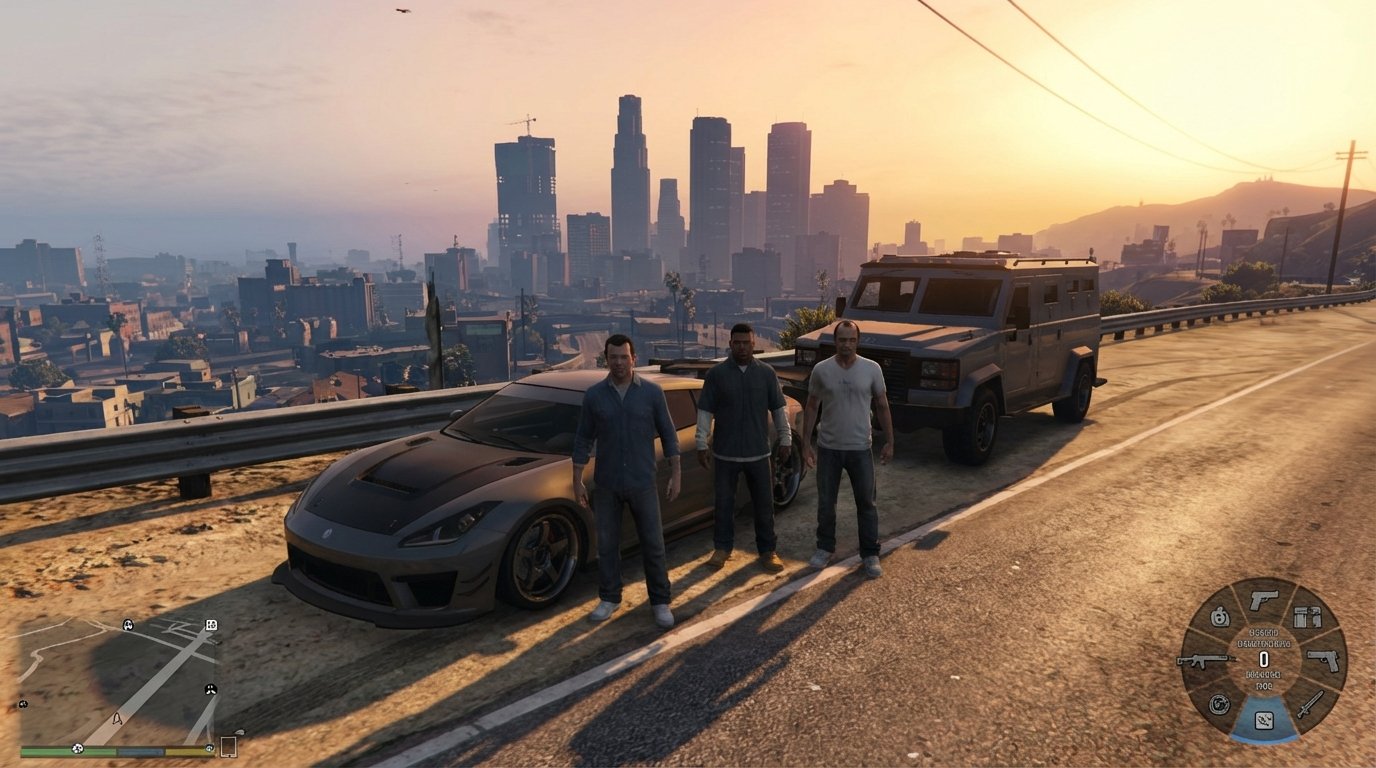1376x768 pixels.
Task: Select the sword melee weapon slot
Action: [1311, 702]
